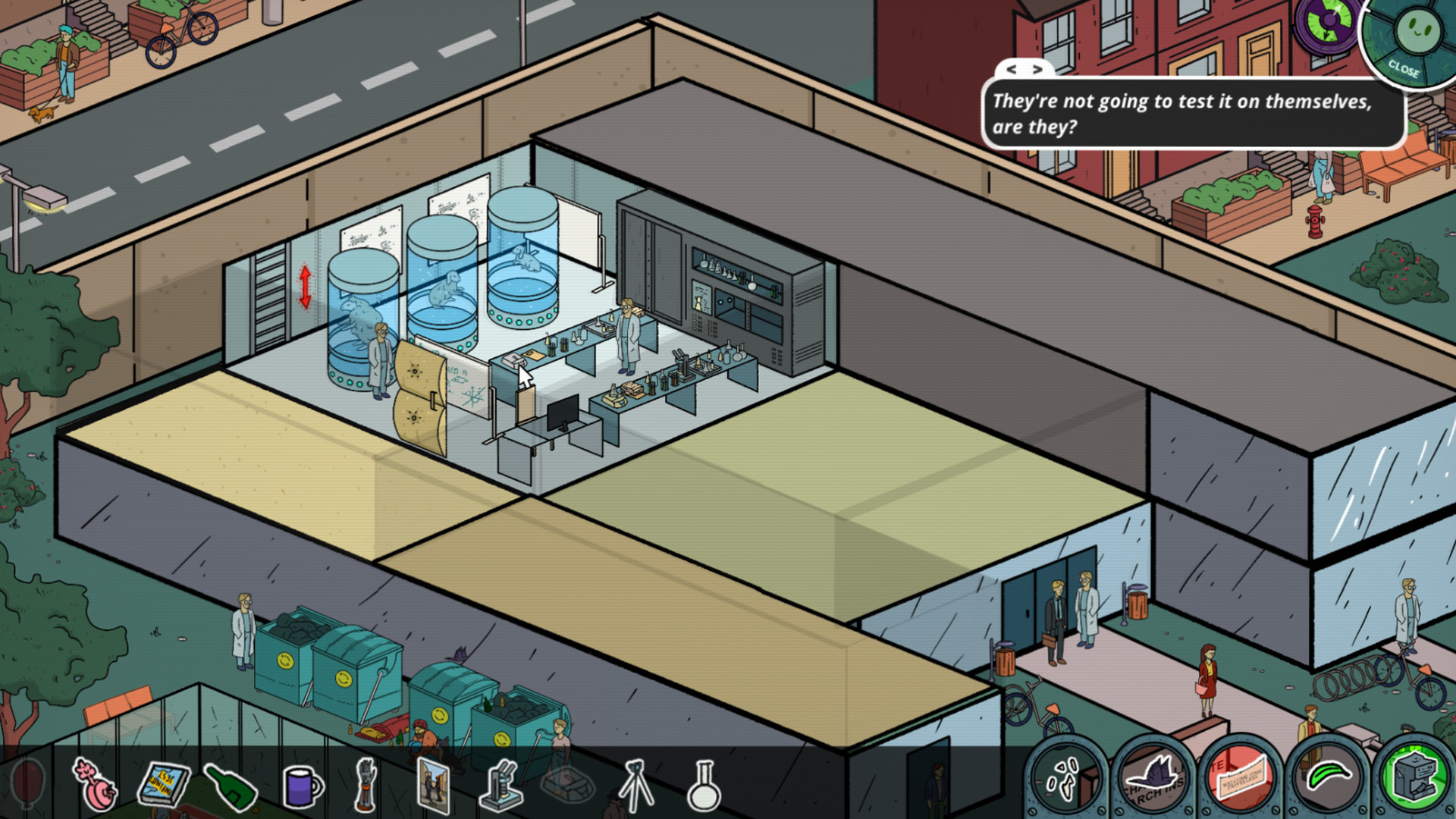Open the green banana porthole button

pyautogui.click(x=1329, y=778)
